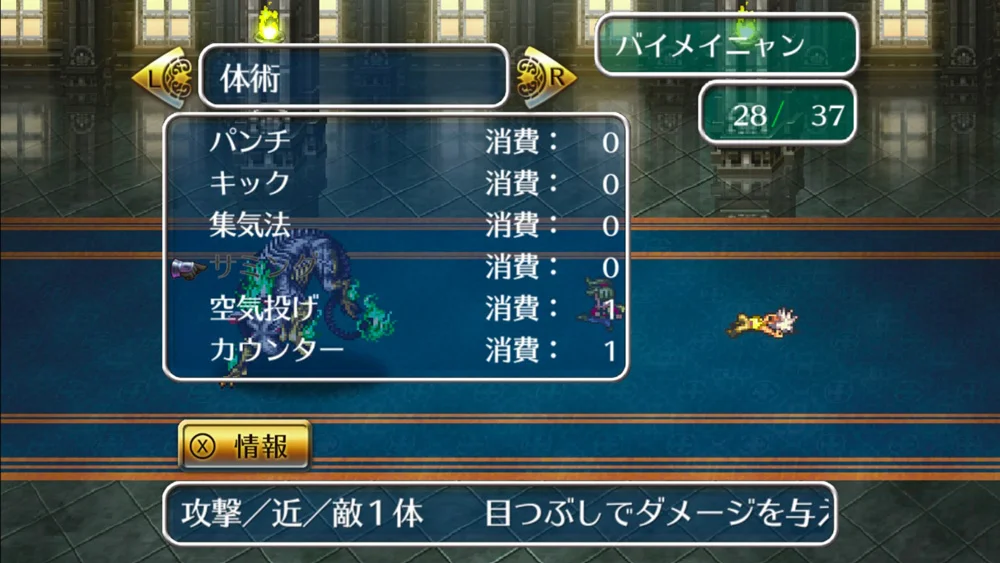Use the 集気法 skill

click(250, 226)
